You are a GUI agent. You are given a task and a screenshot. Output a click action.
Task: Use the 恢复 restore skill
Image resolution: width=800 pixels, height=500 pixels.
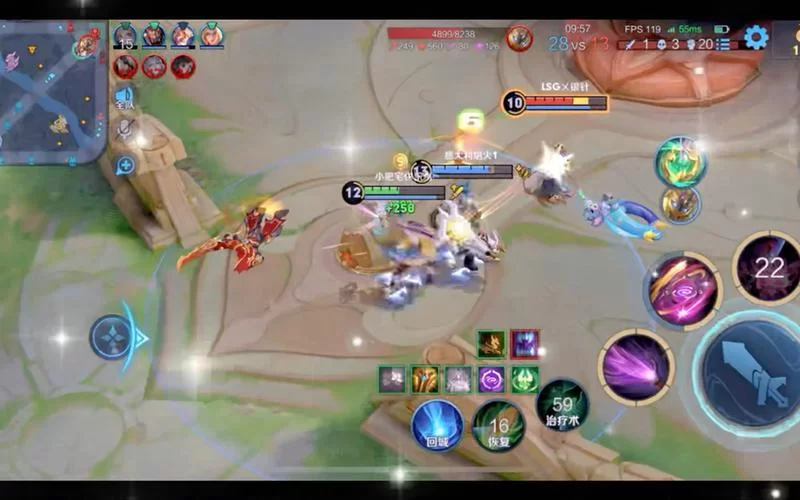coord(498,425)
